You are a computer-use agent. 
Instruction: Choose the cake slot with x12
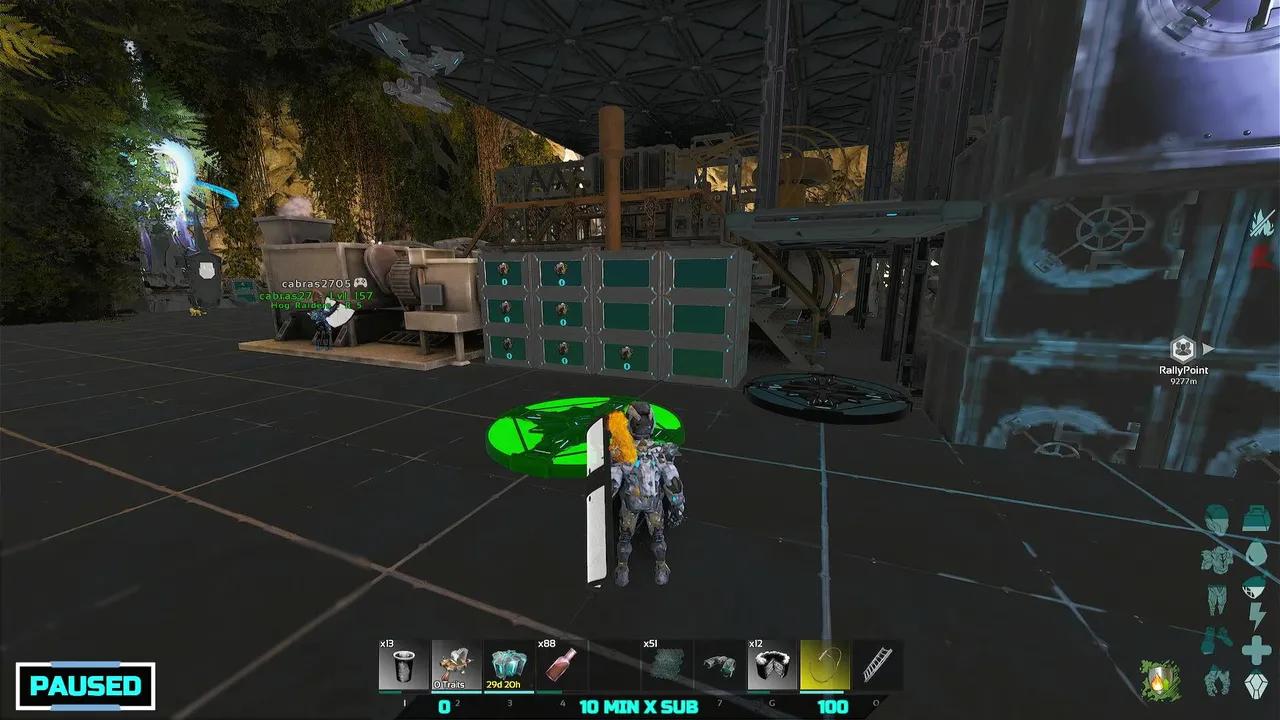coord(772,665)
